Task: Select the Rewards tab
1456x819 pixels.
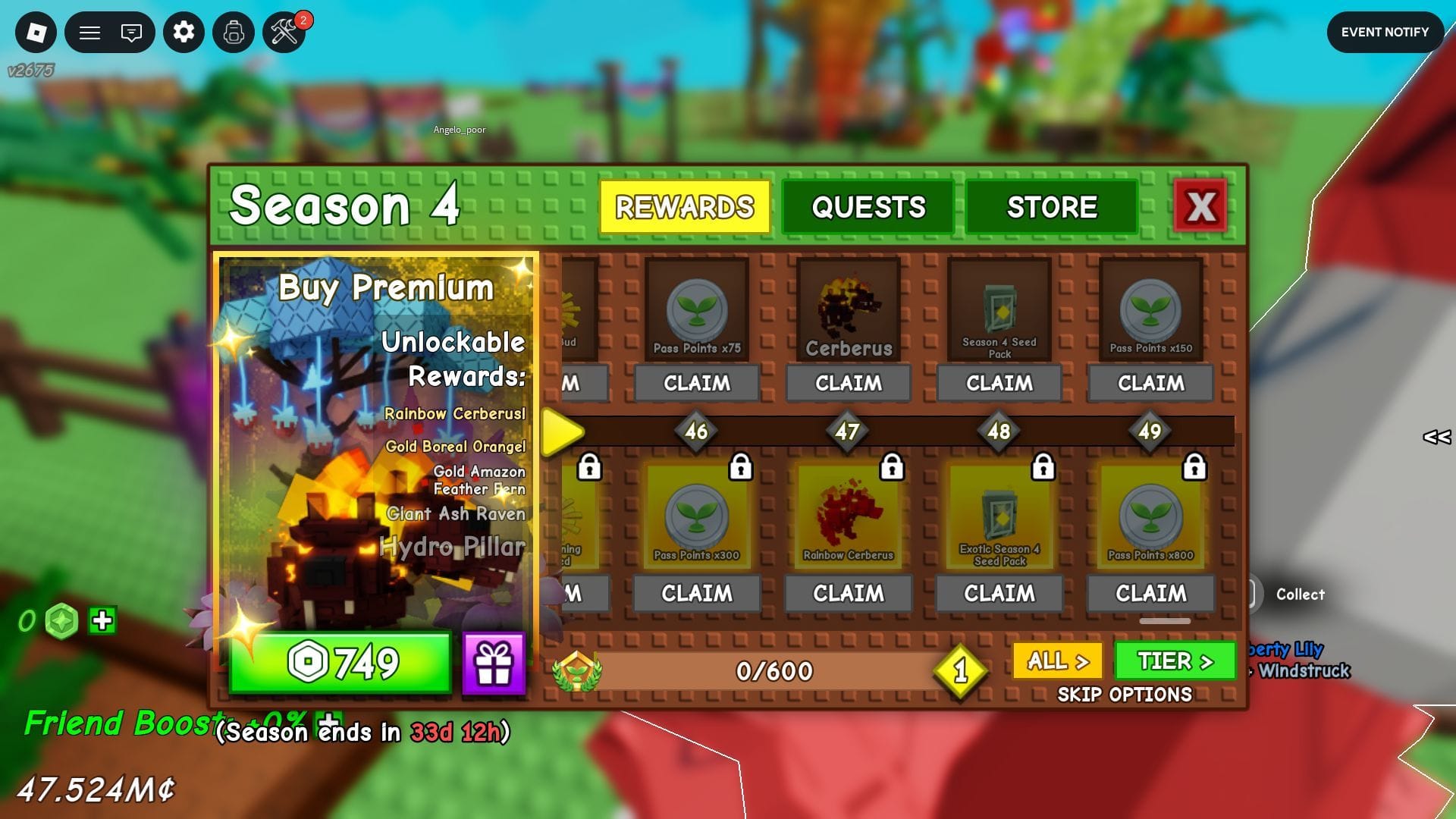Action: [684, 207]
